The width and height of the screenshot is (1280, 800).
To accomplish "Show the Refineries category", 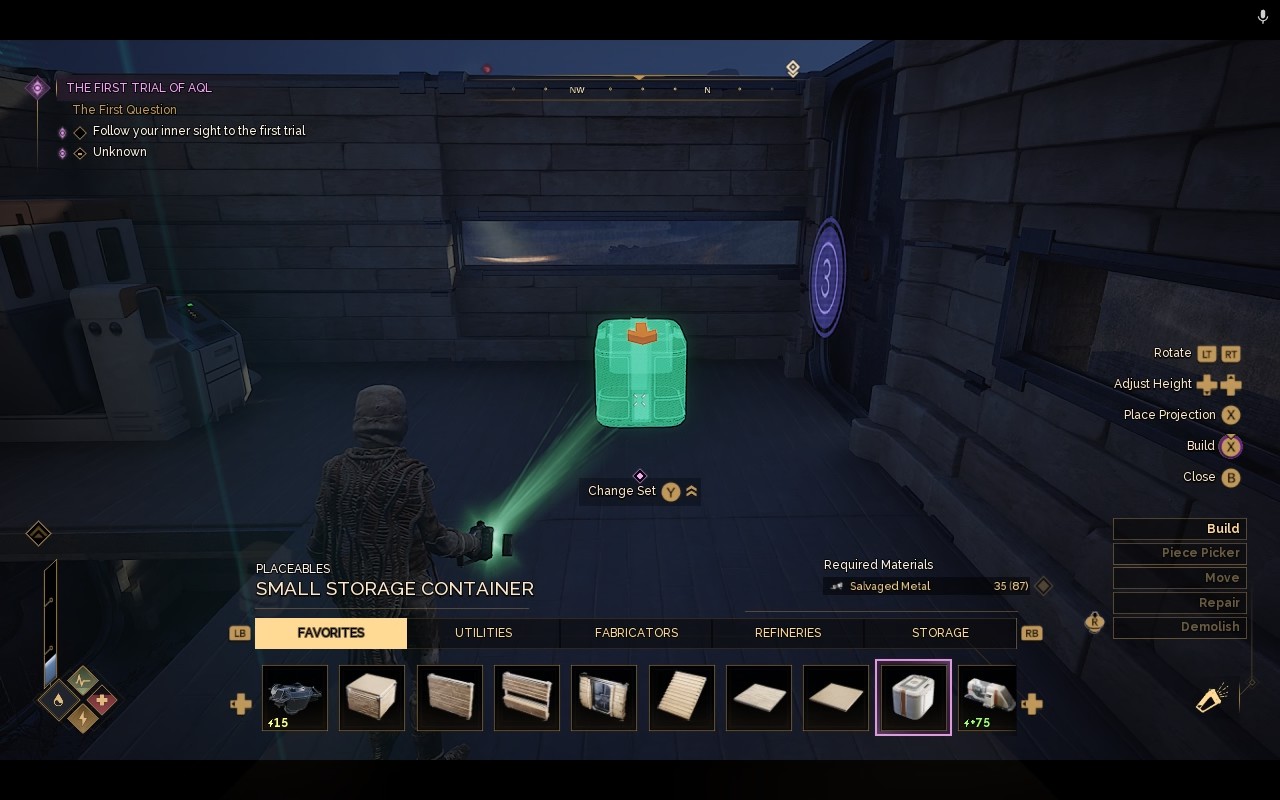I will [x=788, y=633].
